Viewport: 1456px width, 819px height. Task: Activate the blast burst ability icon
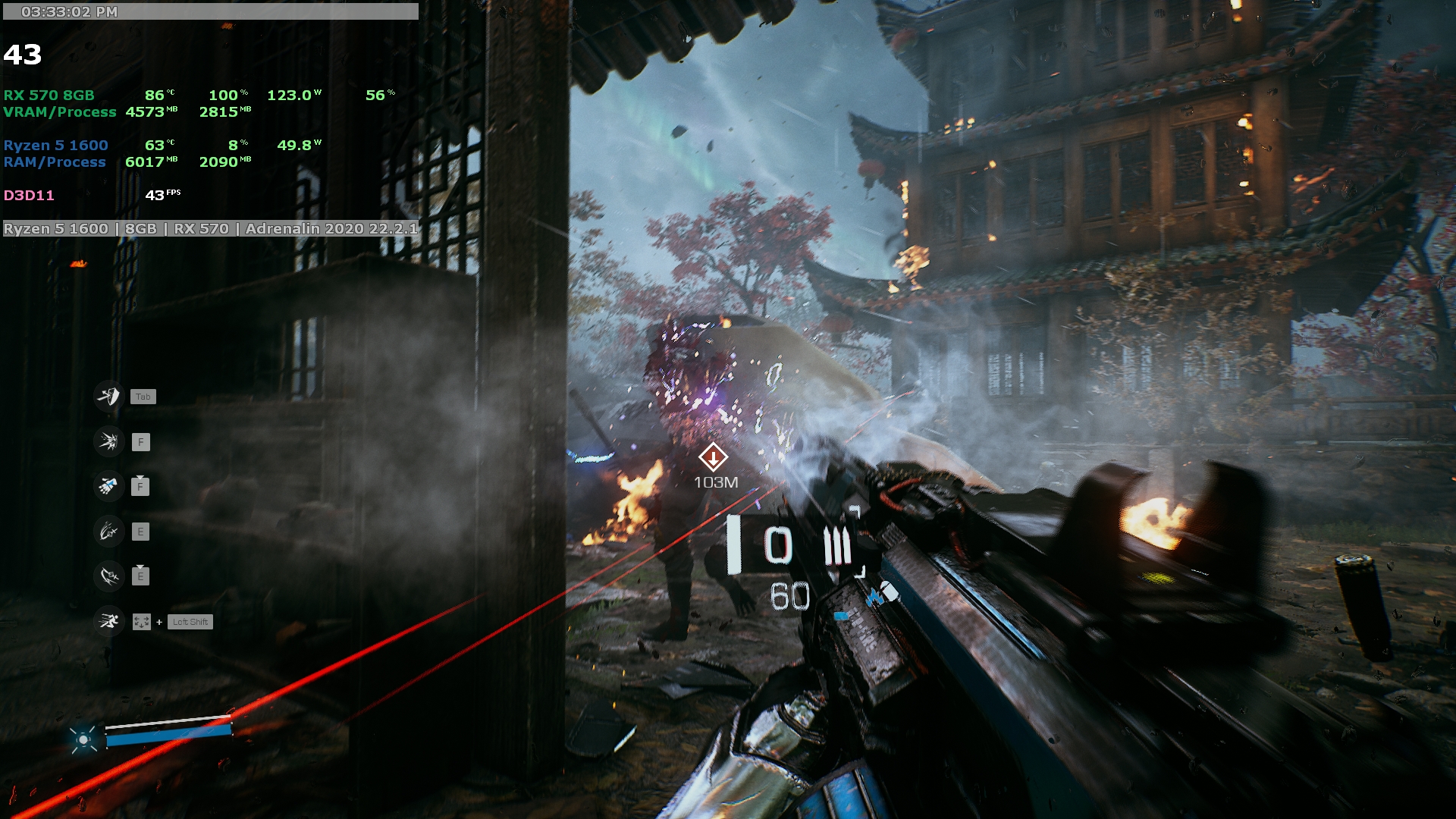(108, 441)
